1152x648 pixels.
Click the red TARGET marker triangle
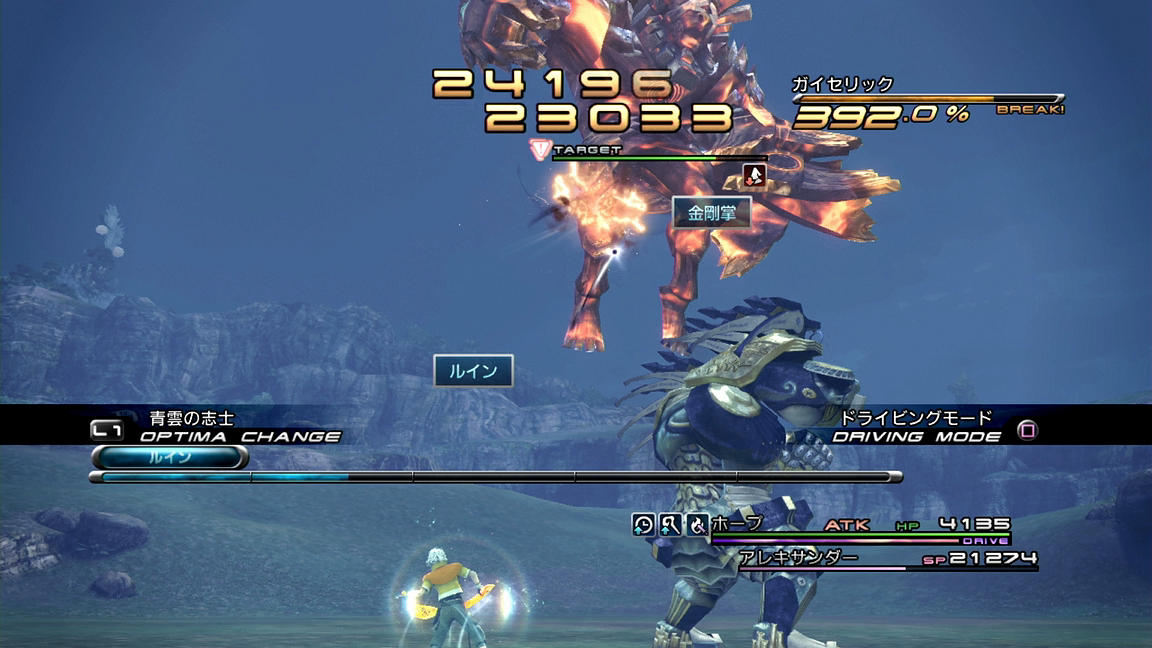[x=540, y=150]
